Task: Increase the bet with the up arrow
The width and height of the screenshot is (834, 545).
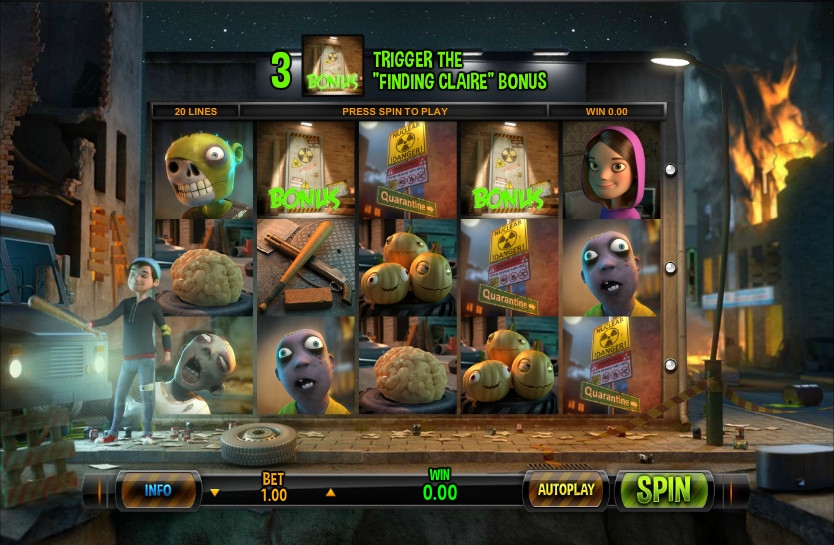Action: coord(331,492)
